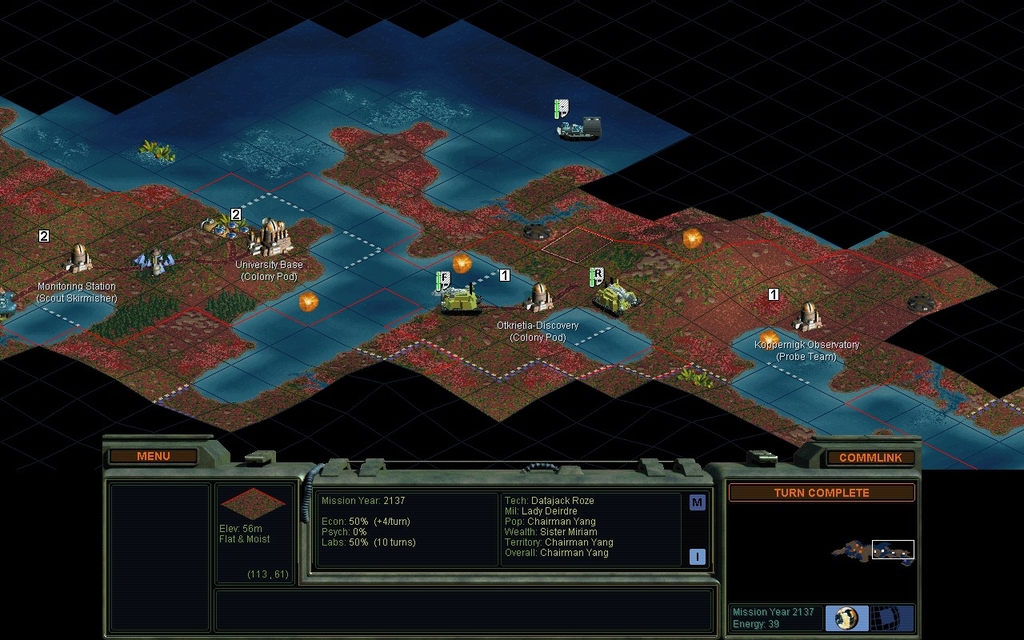Open the Otkrietia-Discovery base

coord(540,296)
